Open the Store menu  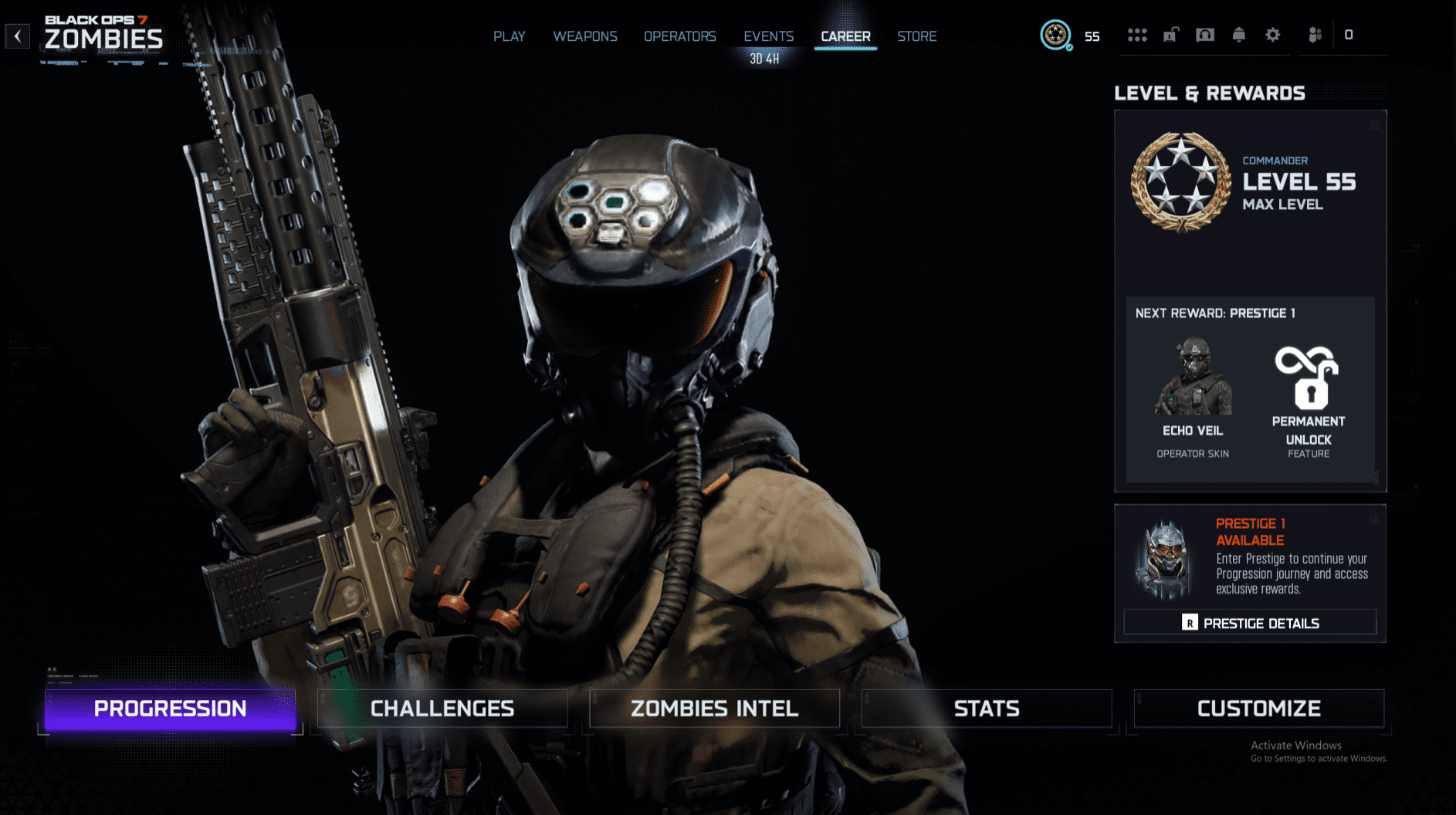916,36
